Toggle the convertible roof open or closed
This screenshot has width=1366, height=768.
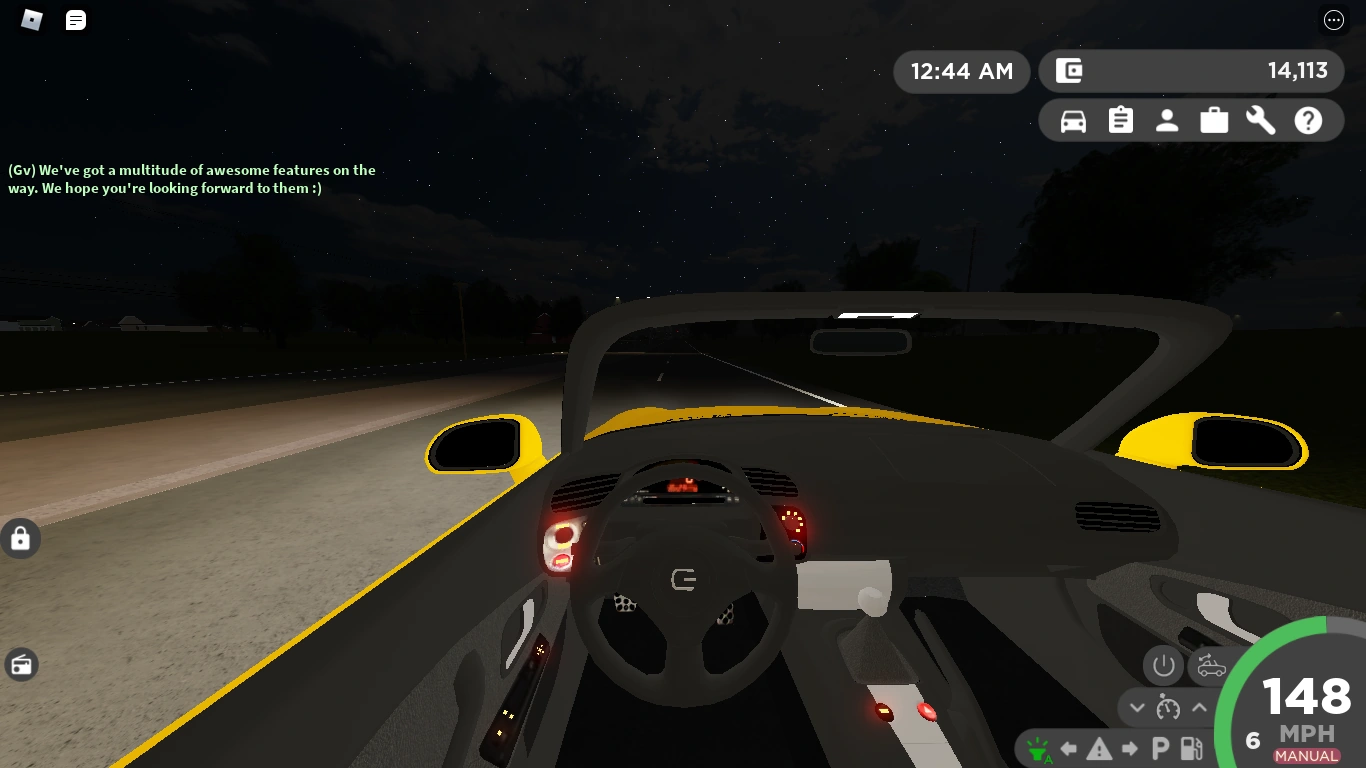(x=1210, y=665)
